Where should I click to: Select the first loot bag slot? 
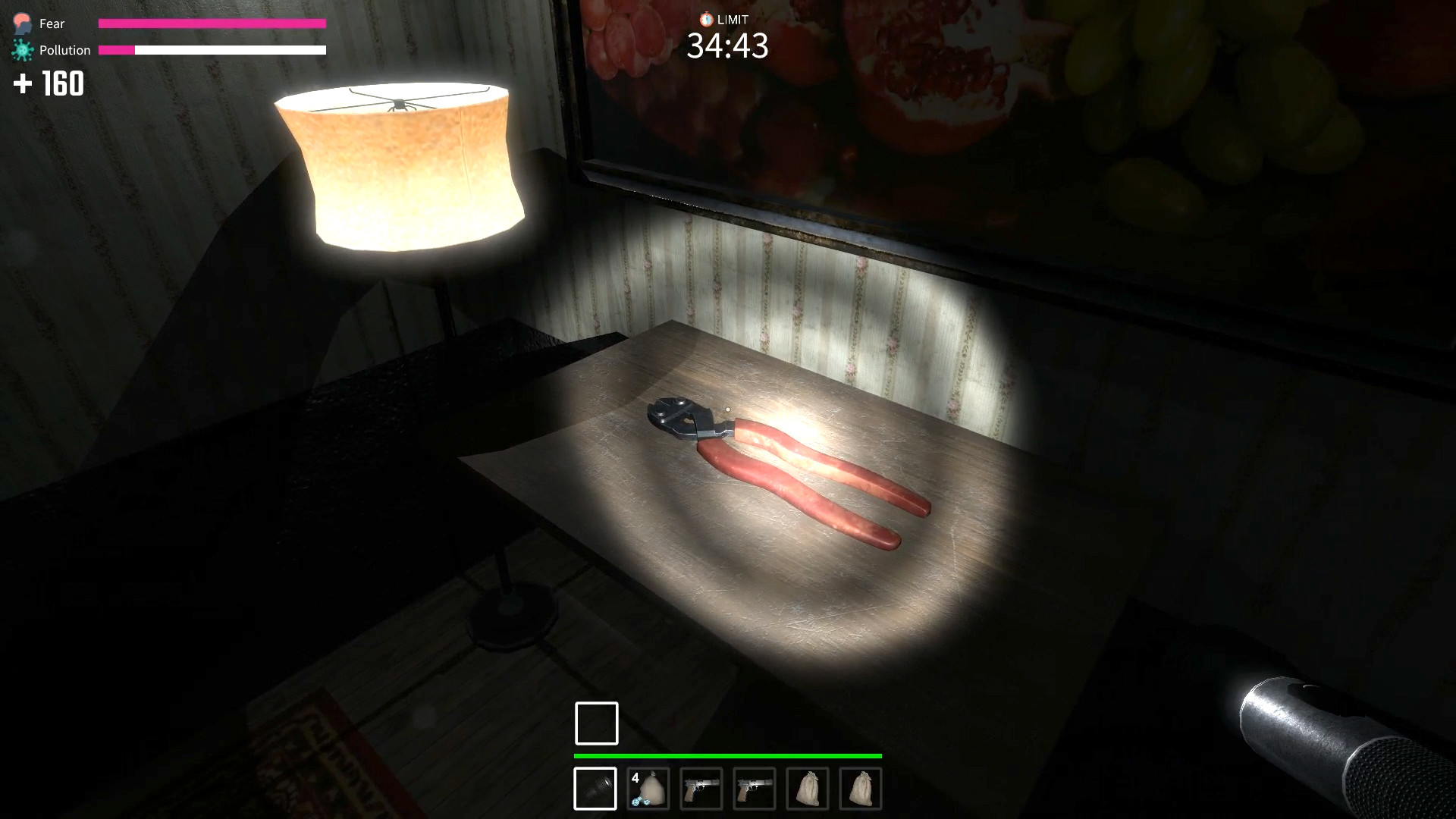pyautogui.click(x=808, y=789)
